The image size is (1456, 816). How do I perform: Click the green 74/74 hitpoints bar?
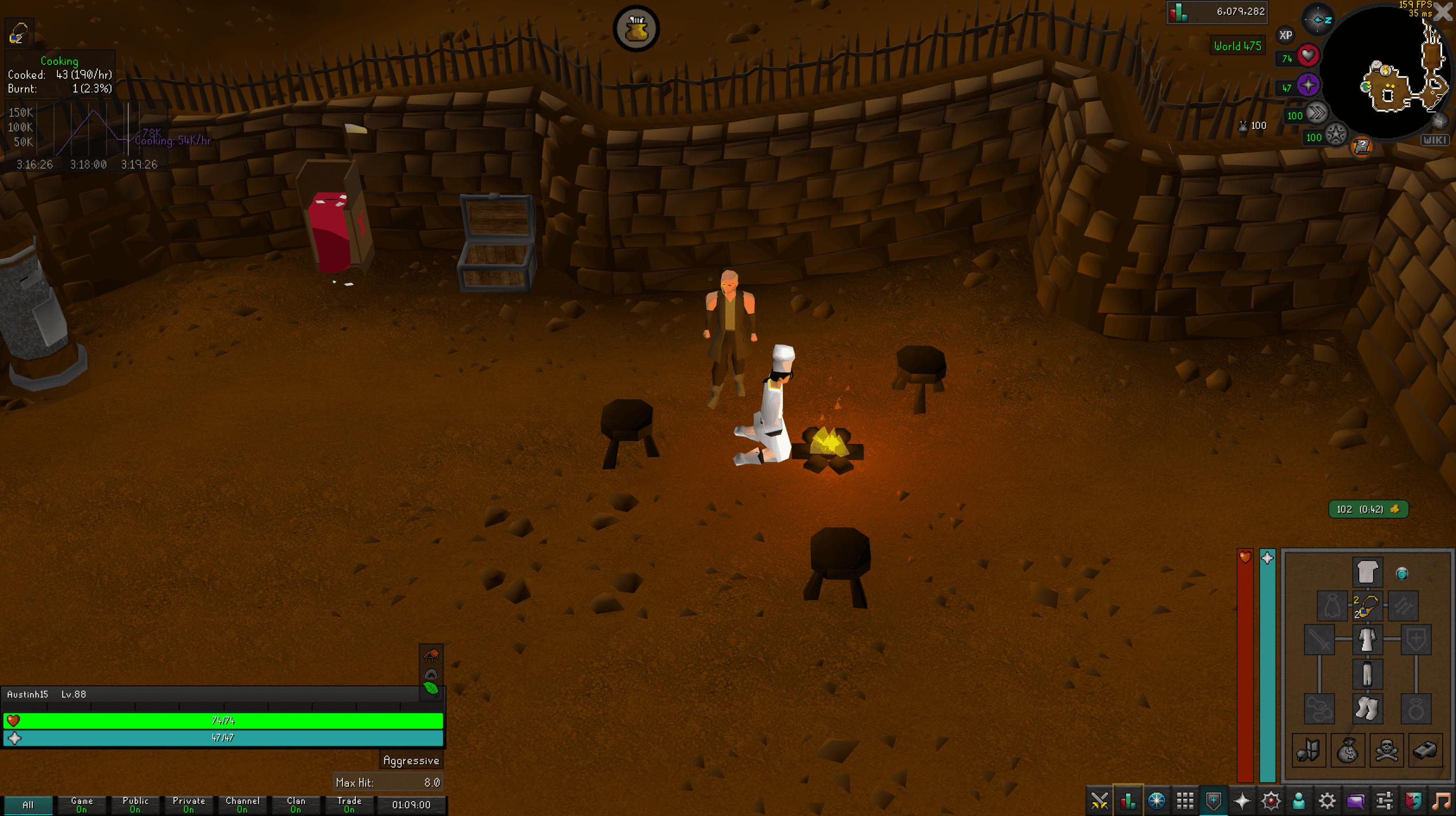(225, 720)
